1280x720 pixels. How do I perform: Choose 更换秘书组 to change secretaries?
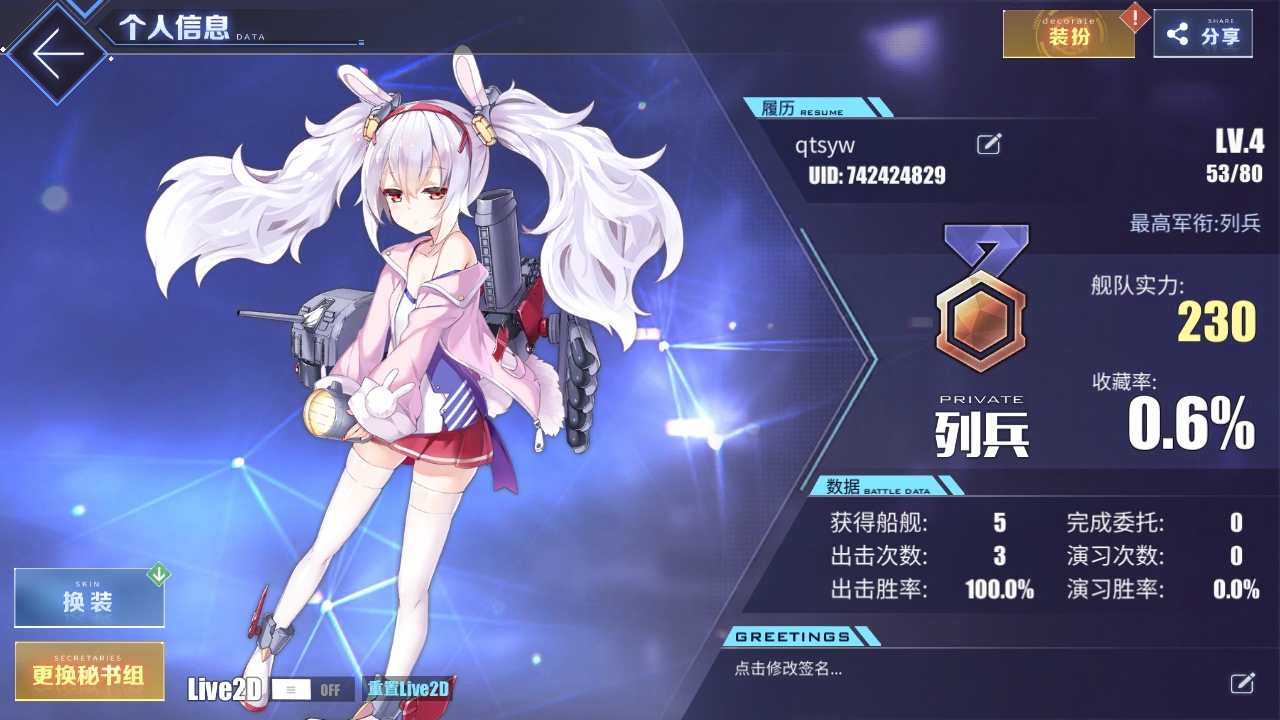coord(89,672)
